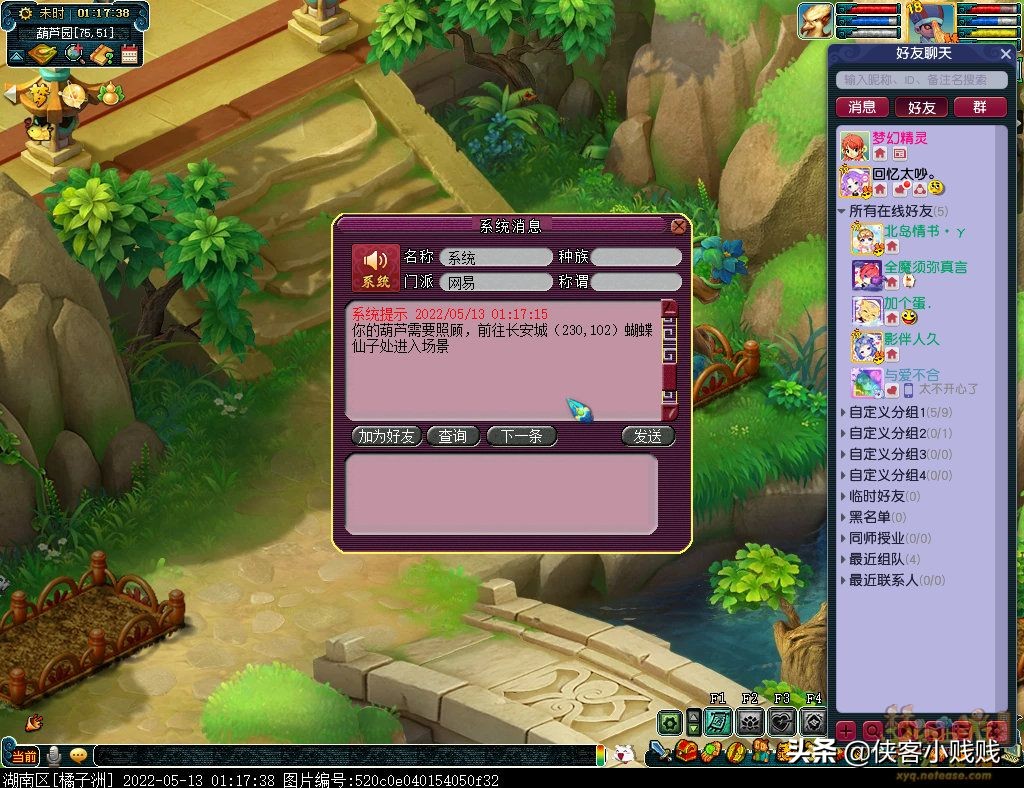Activate the F1 scroll skill slot
This screenshot has height=788, width=1024.
(717, 722)
